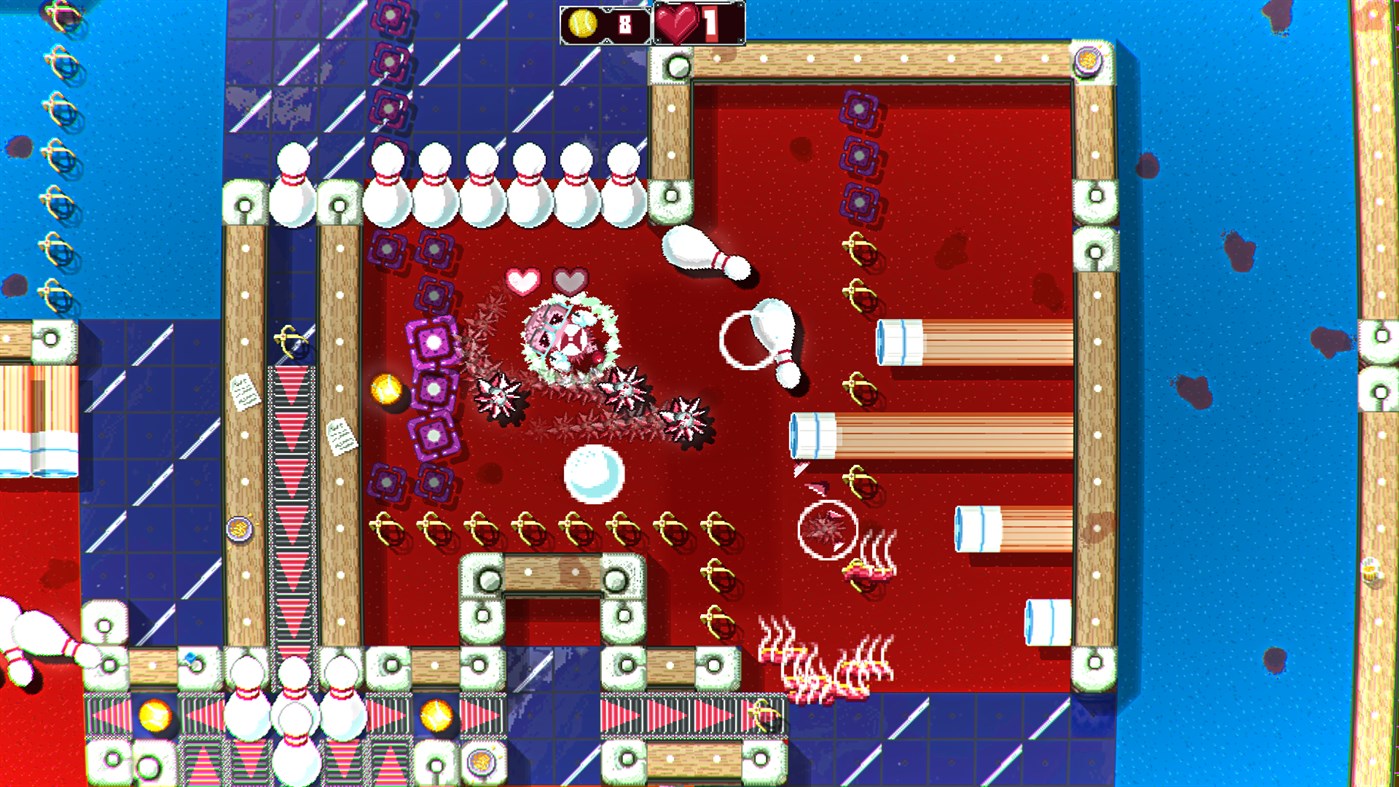This screenshot has height=787, width=1399.
Task: Click the lives counter showing number 1
Action: click(711, 22)
